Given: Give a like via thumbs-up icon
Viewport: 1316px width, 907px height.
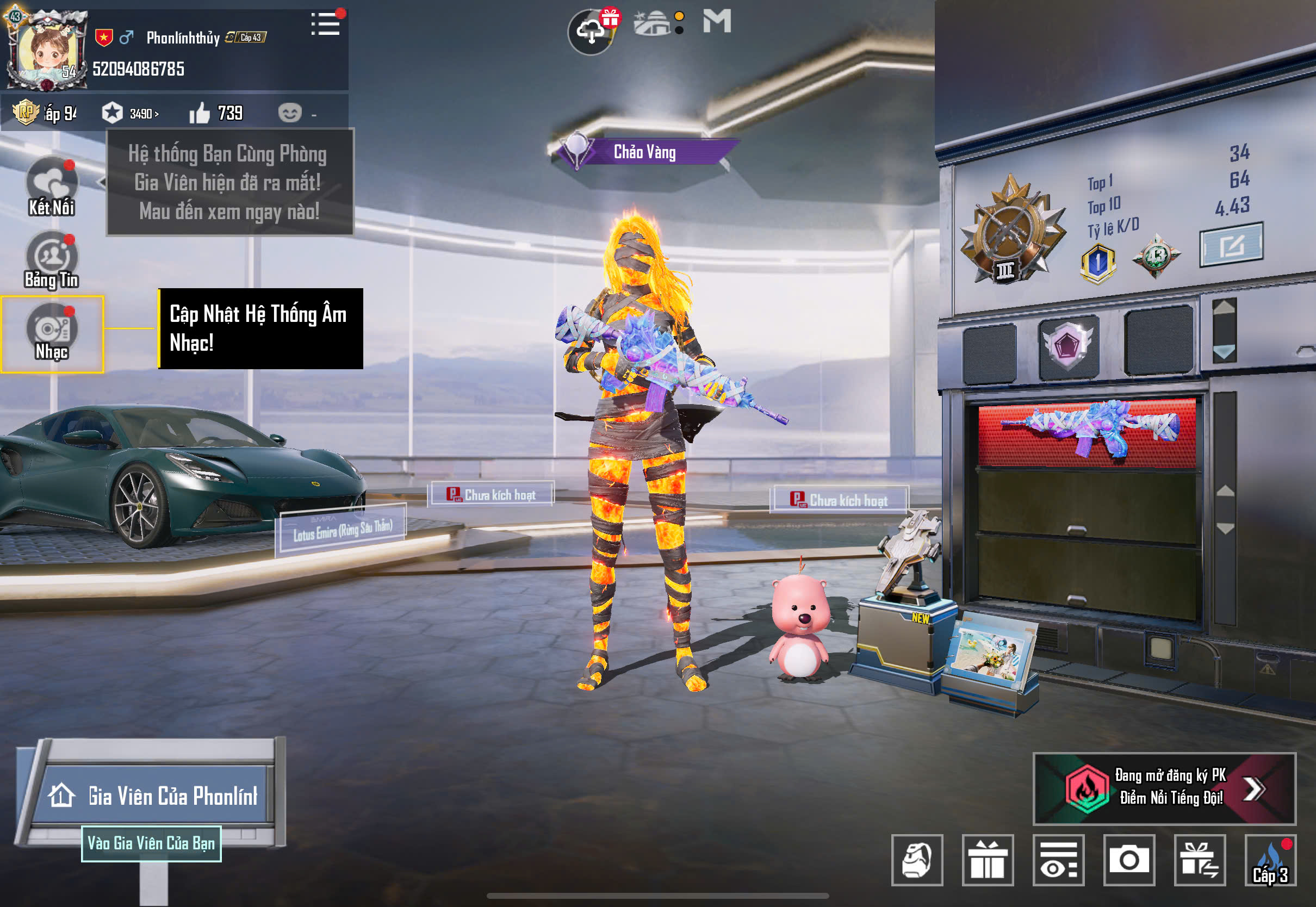Looking at the screenshot, I should click(x=200, y=114).
